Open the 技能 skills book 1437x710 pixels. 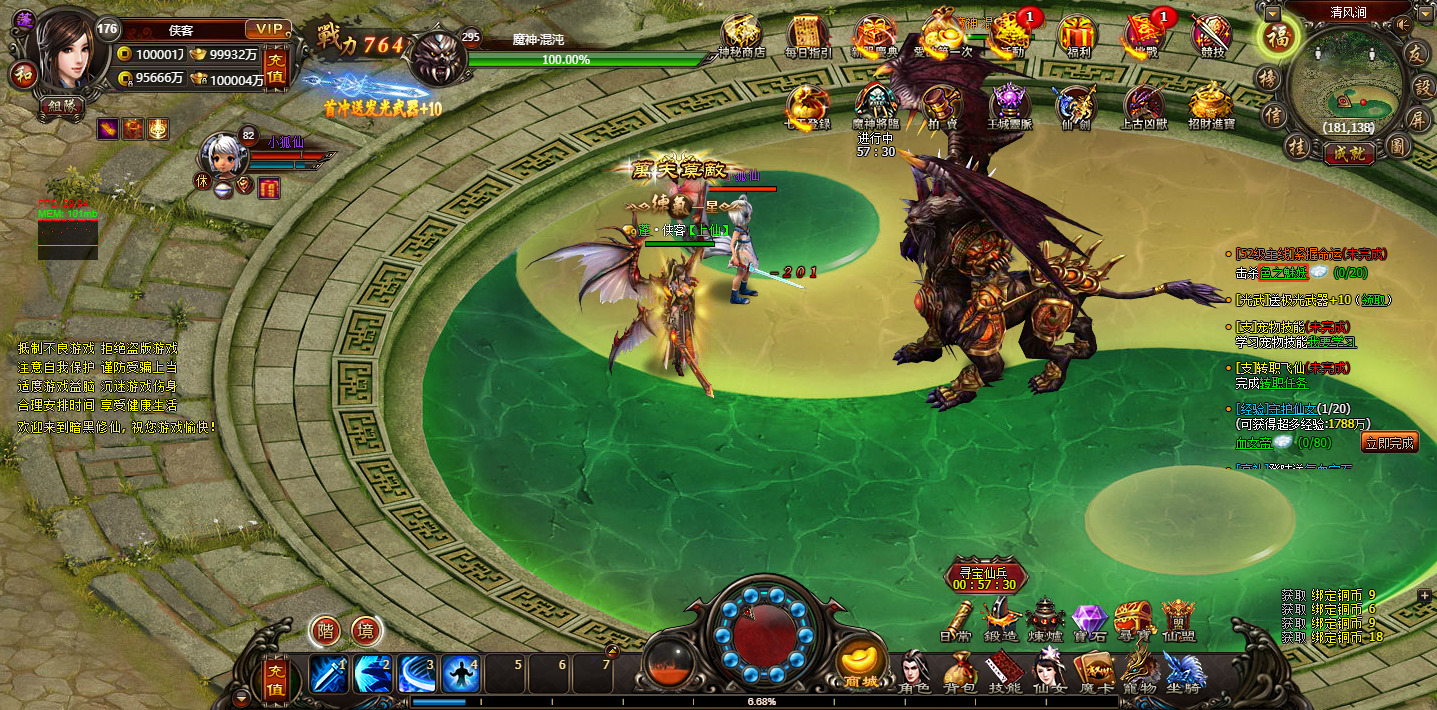[x=1004, y=671]
